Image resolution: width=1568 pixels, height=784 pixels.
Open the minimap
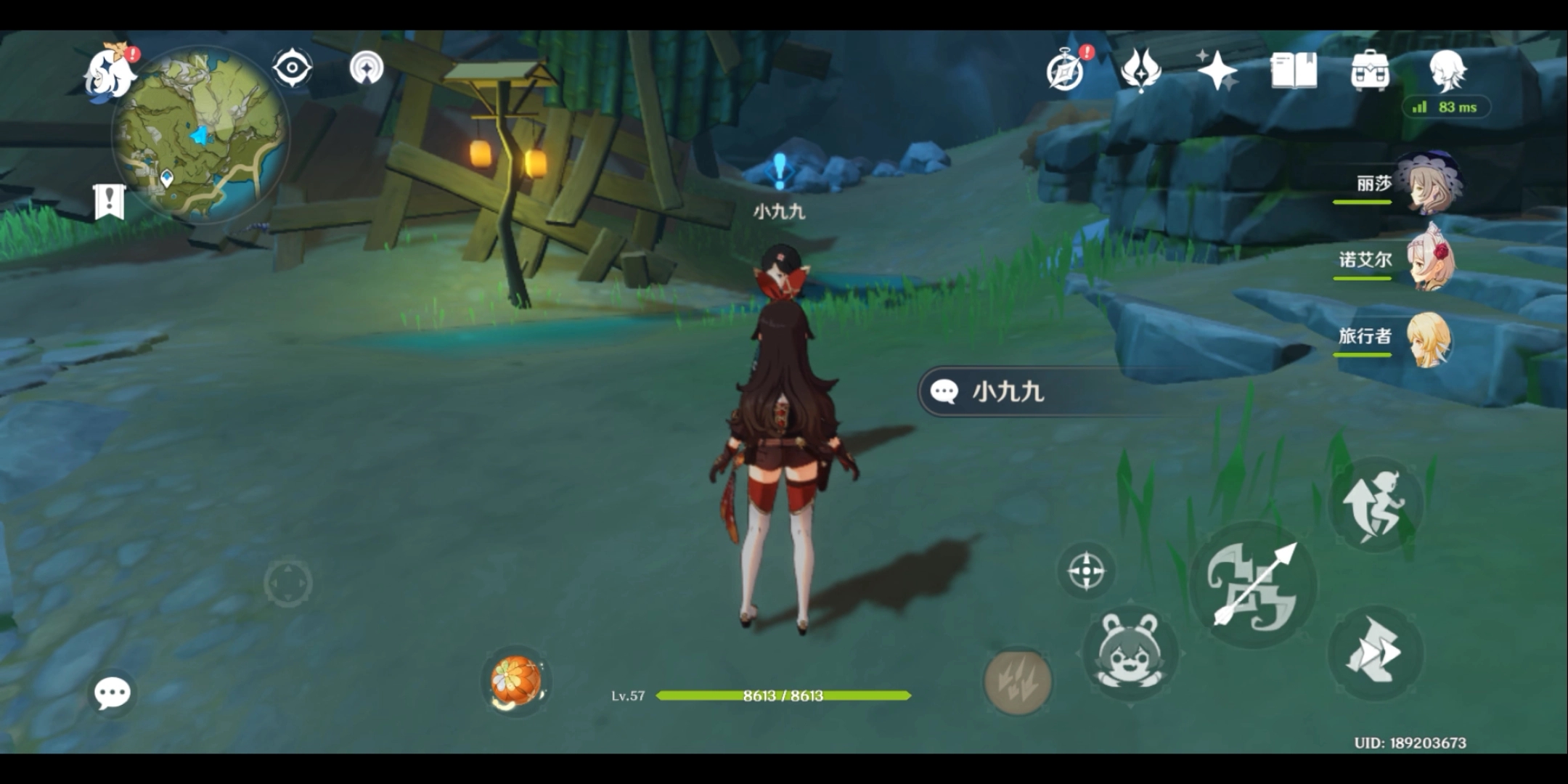(x=200, y=135)
